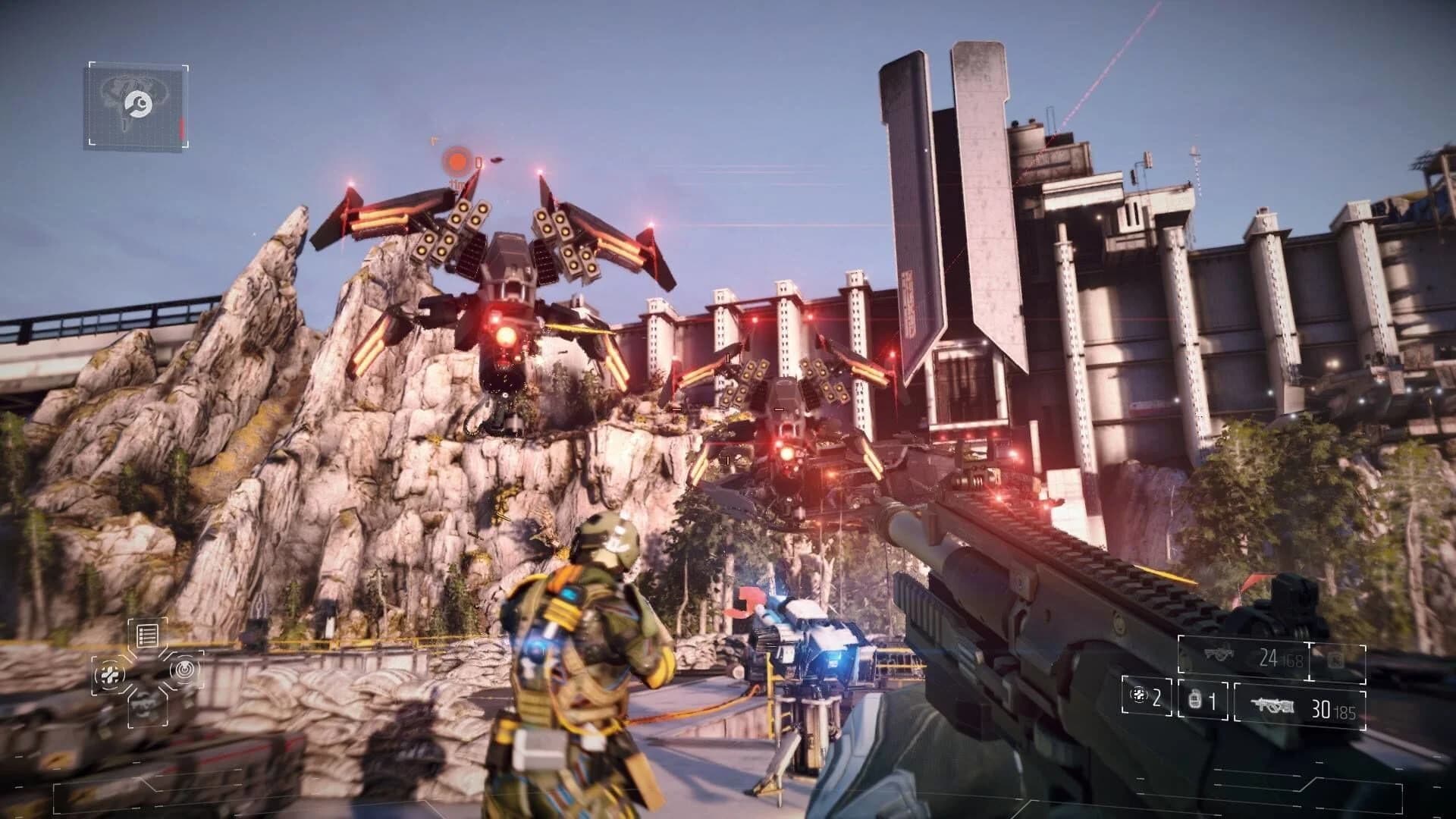
Task: Select the OWL wrench repair icon
Action: click(x=138, y=104)
